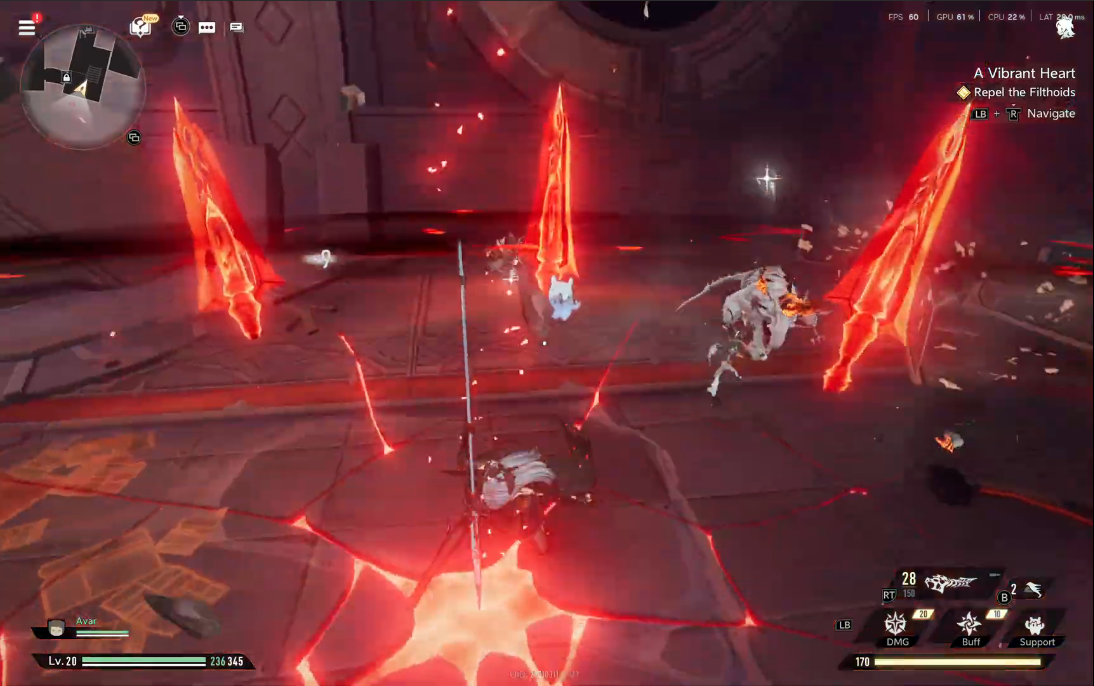
Task: Click the circular minimap
Action: (x=83, y=86)
